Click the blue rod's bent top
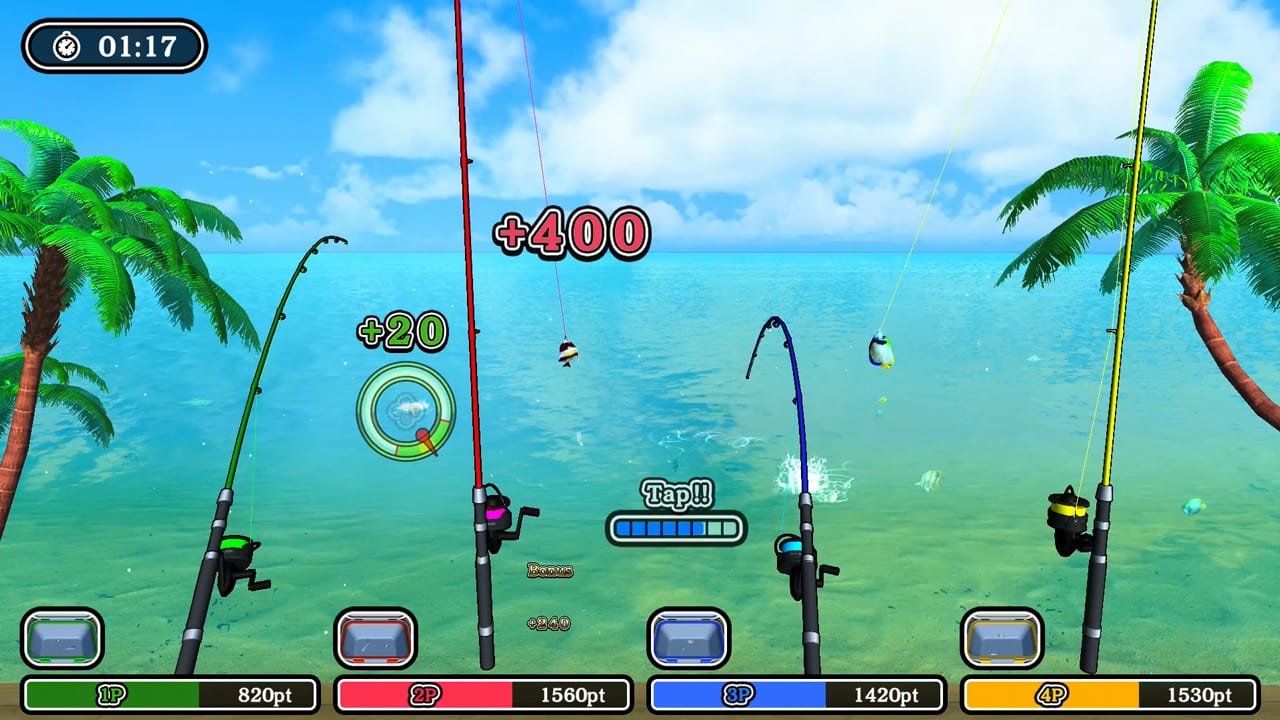Screen dimensions: 1280x720 pyautogui.click(x=772, y=322)
